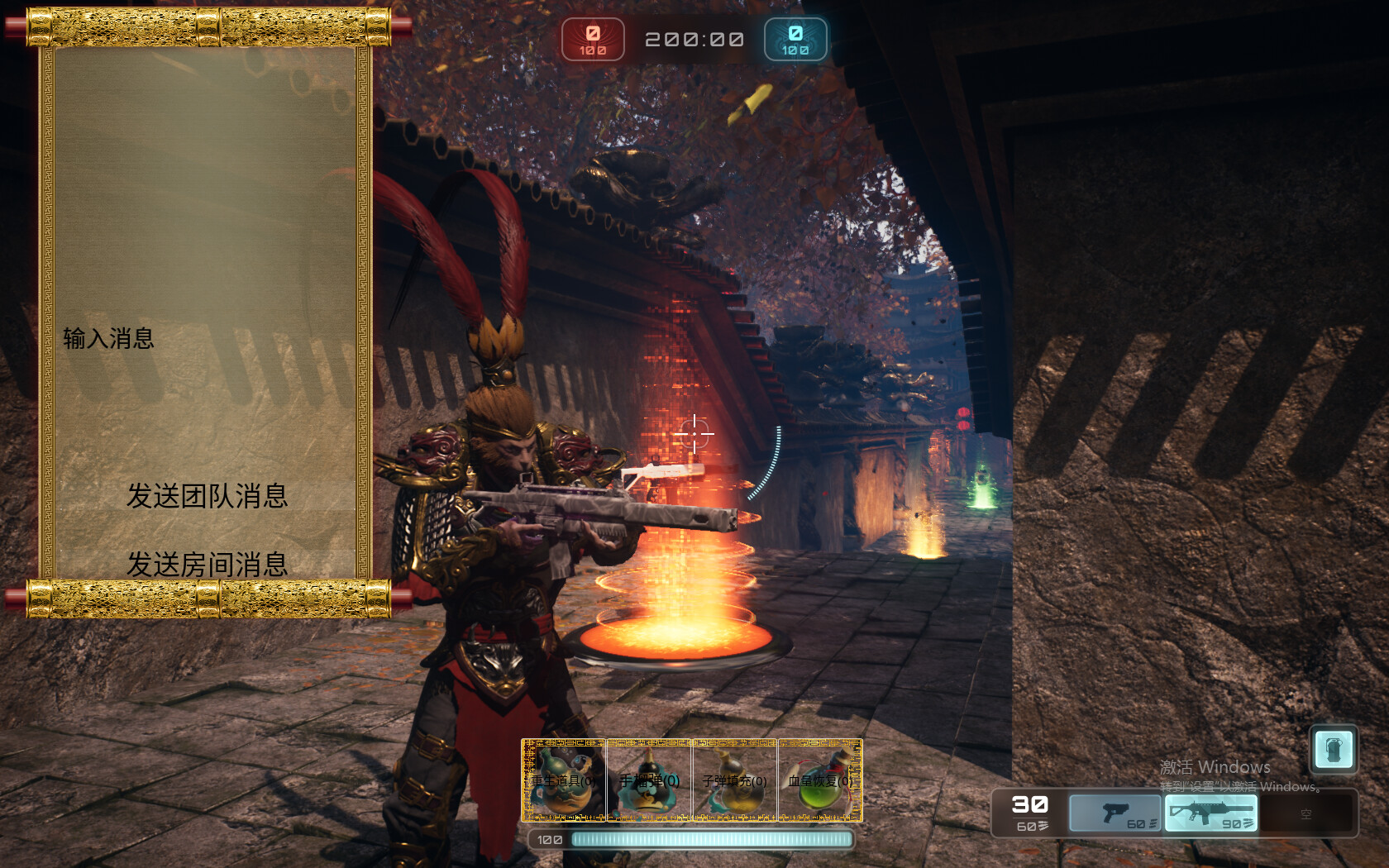This screenshot has width=1389, height=868.
Task: Use the 手榴弹 grenade gourd slot
Action: [649, 780]
